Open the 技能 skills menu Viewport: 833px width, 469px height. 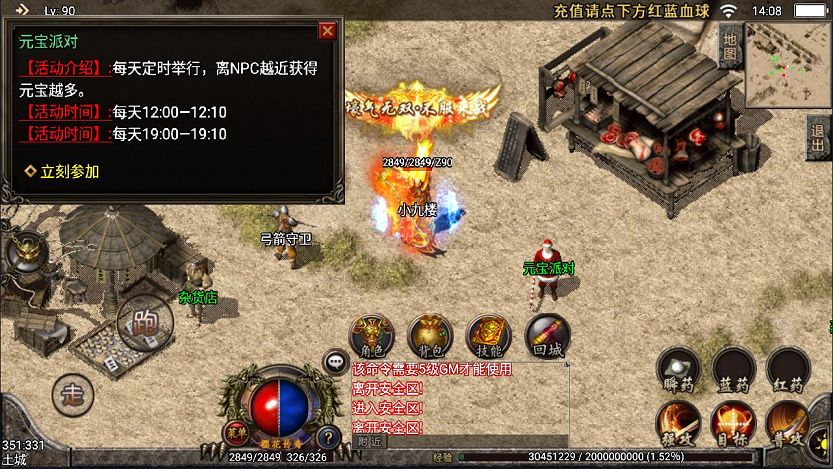coord(488,335)
